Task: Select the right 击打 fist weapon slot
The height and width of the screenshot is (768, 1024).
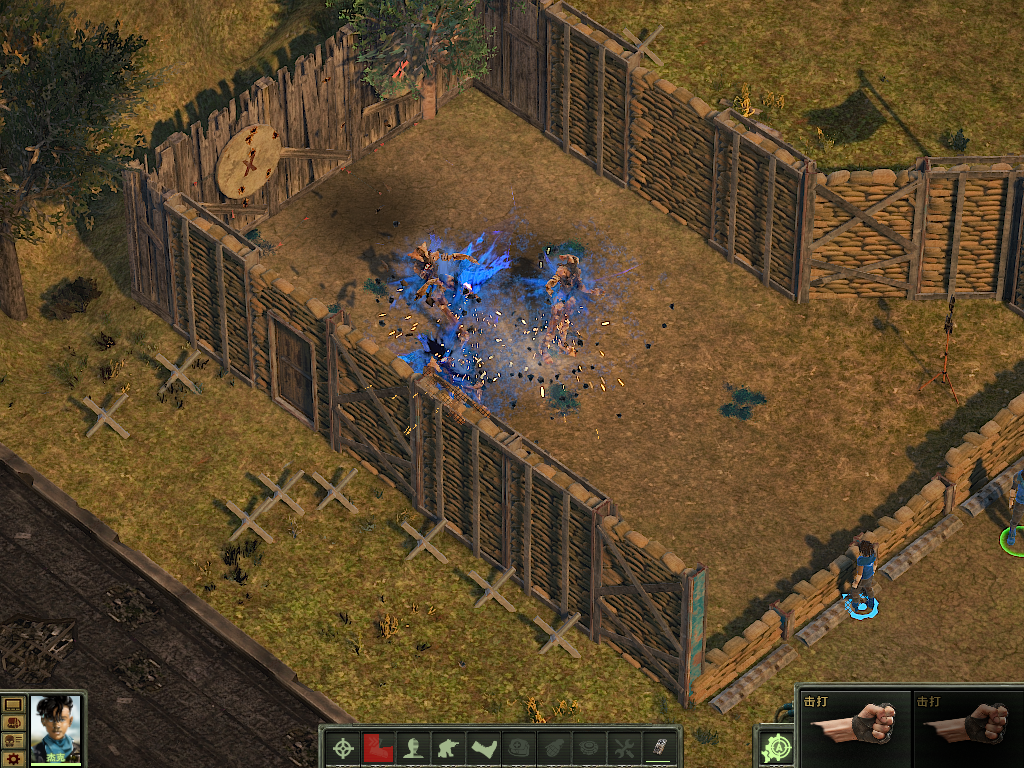Action: [x=968, y=727]
